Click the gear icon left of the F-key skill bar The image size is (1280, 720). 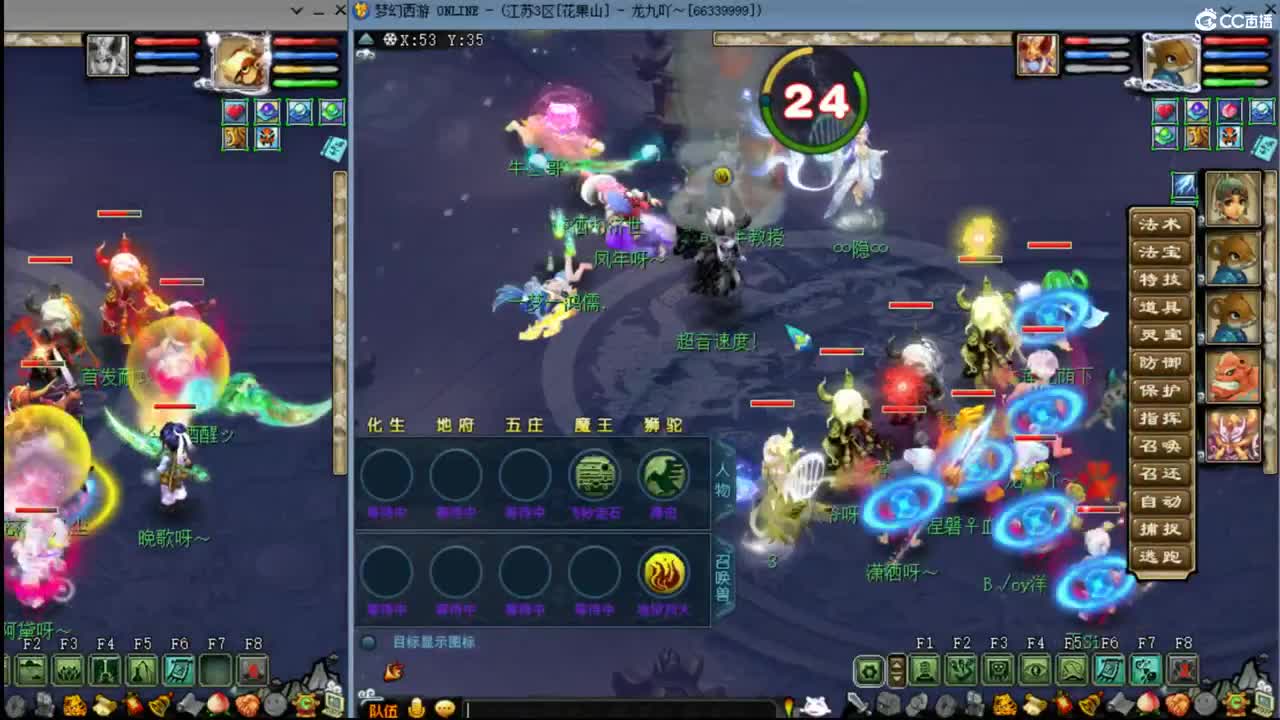[x=870, y=671]
